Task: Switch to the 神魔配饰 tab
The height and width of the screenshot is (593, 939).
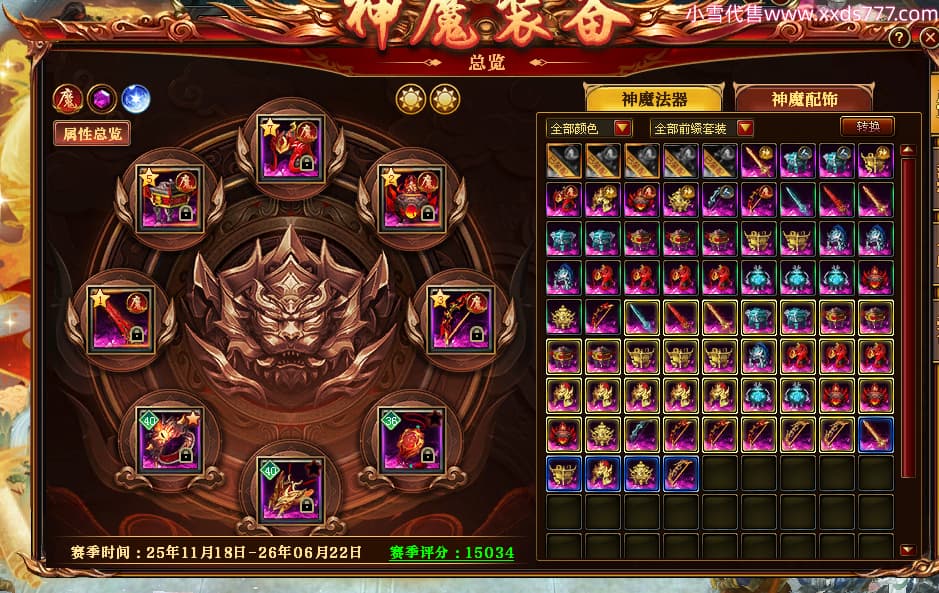Action: click(803, 99)
